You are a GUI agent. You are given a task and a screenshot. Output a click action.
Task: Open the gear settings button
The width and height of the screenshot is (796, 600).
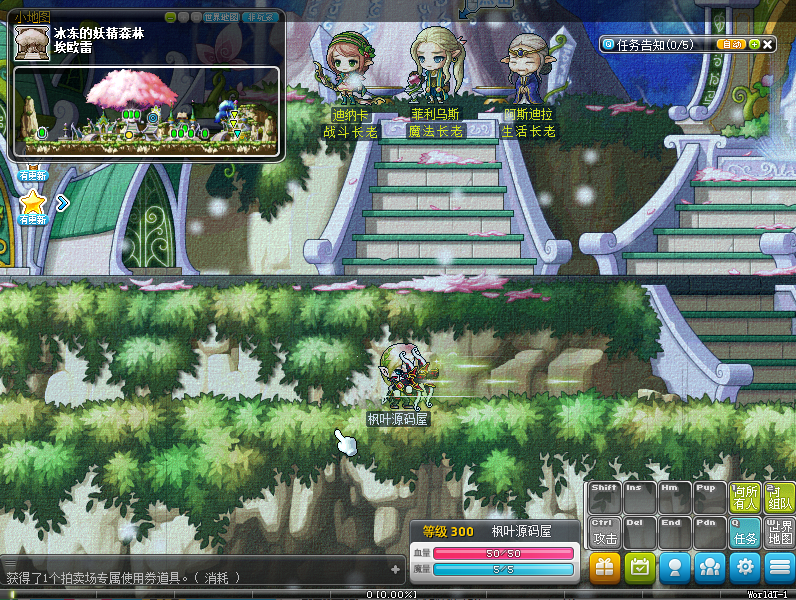[x=745, y=568]
